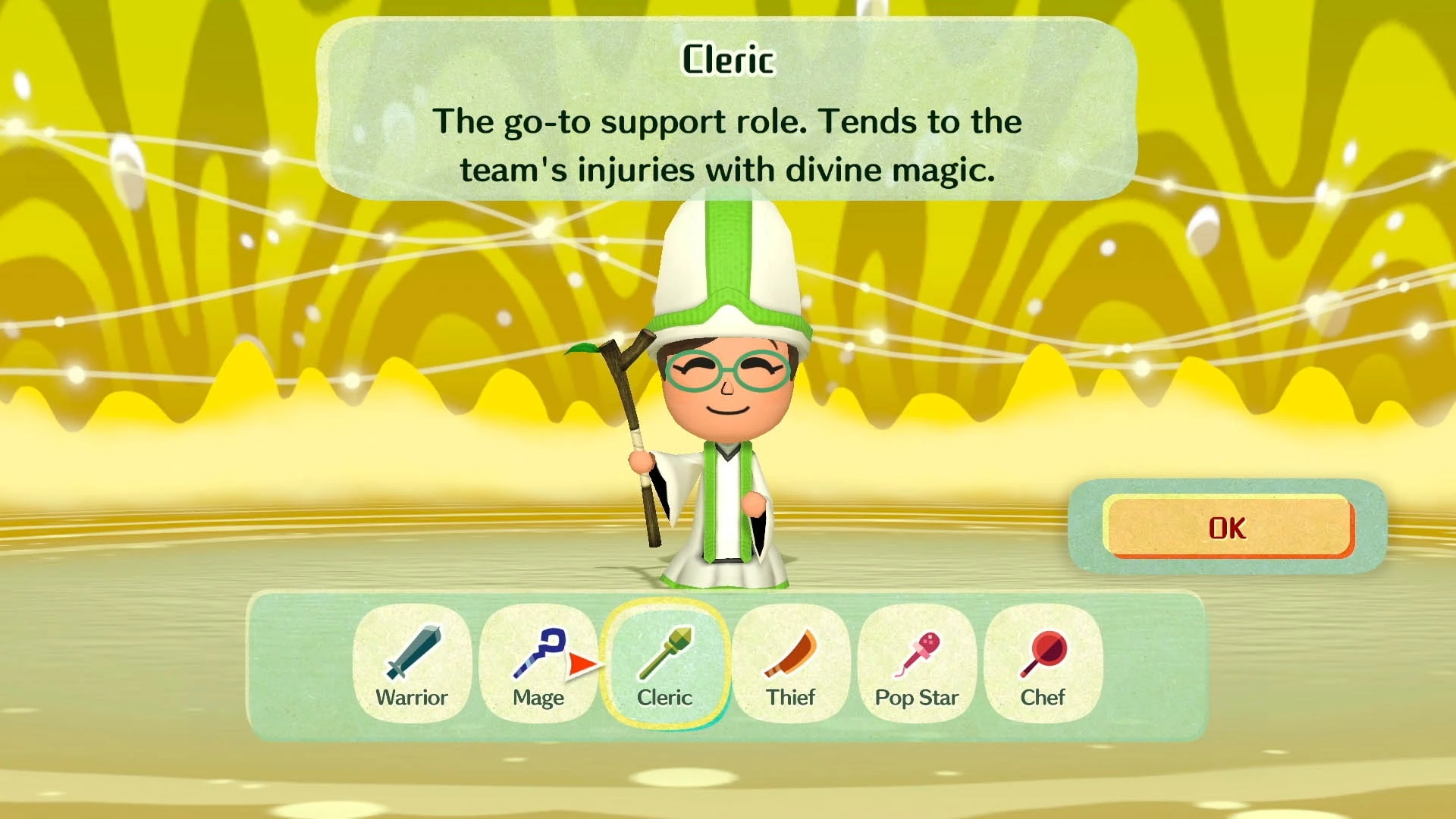Click the Cleric title heading
The image size is (1456, 819).
pos(726,59)
